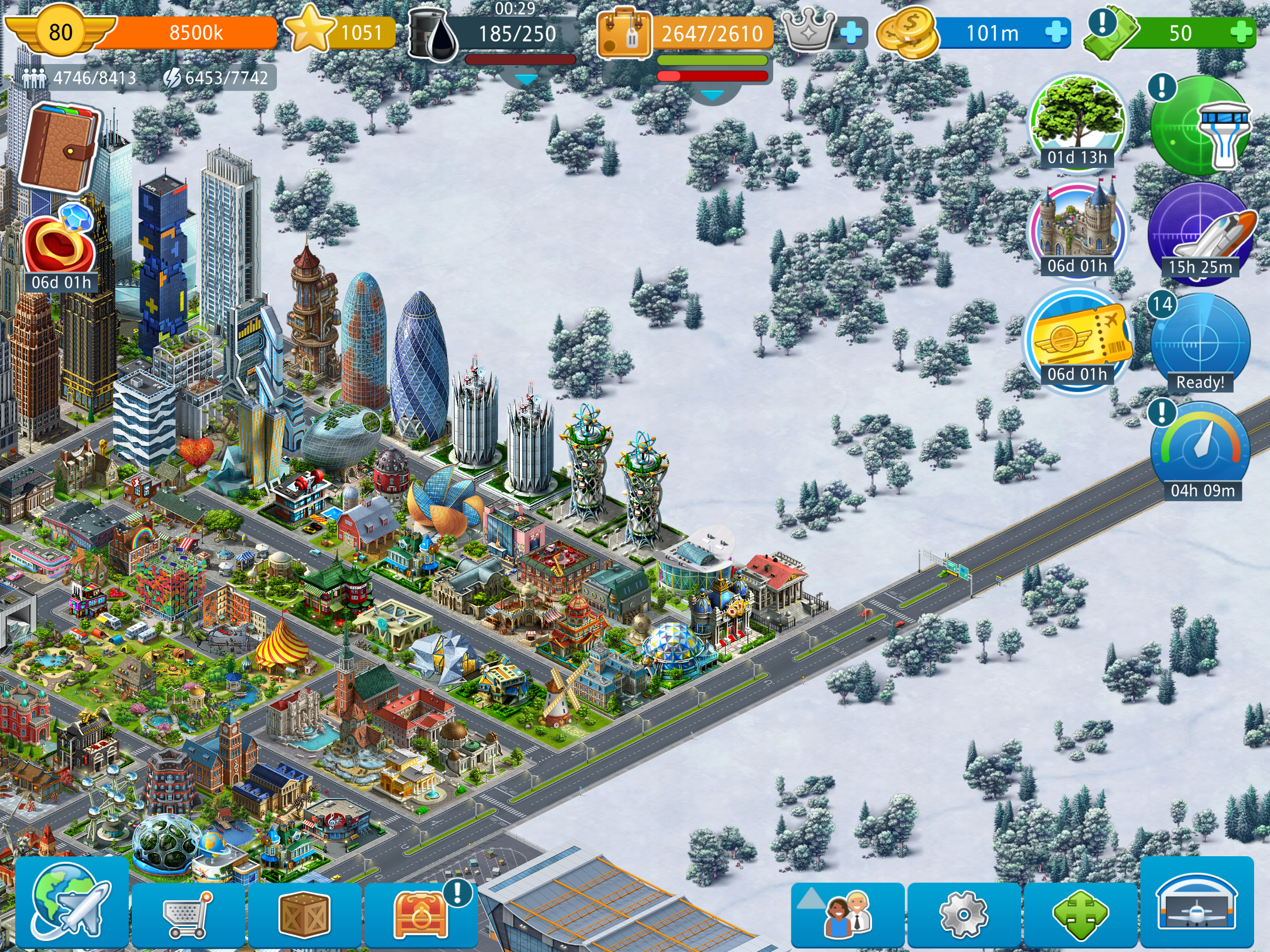1270x952 pixels.
Task: Open the globe and airplane flights menu
Action: click(71, 902)
